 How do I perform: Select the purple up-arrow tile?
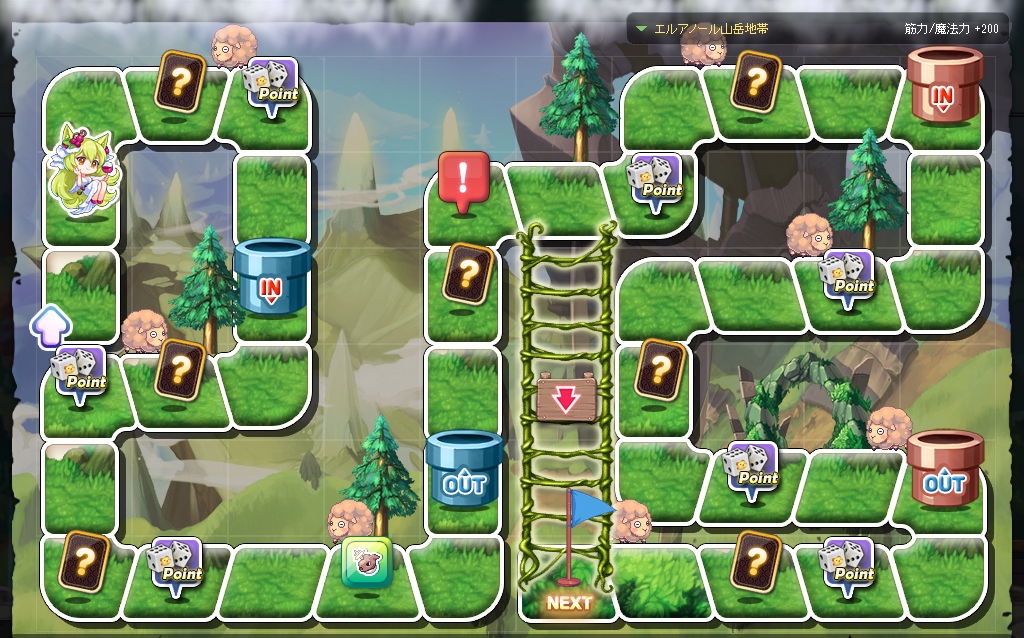coord(50,326)
